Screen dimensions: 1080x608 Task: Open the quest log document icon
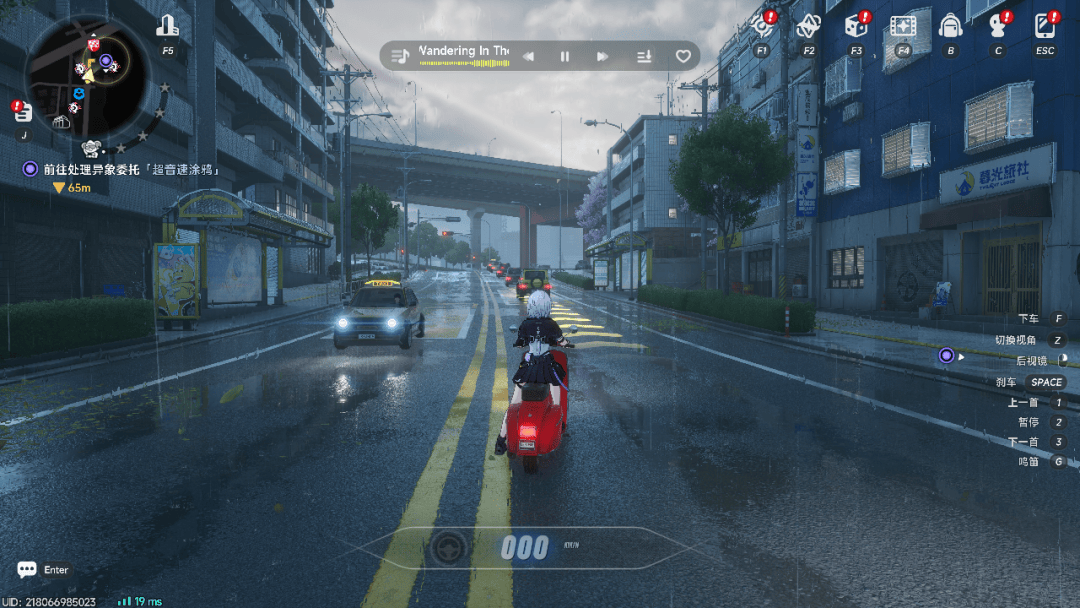[23, 112]
